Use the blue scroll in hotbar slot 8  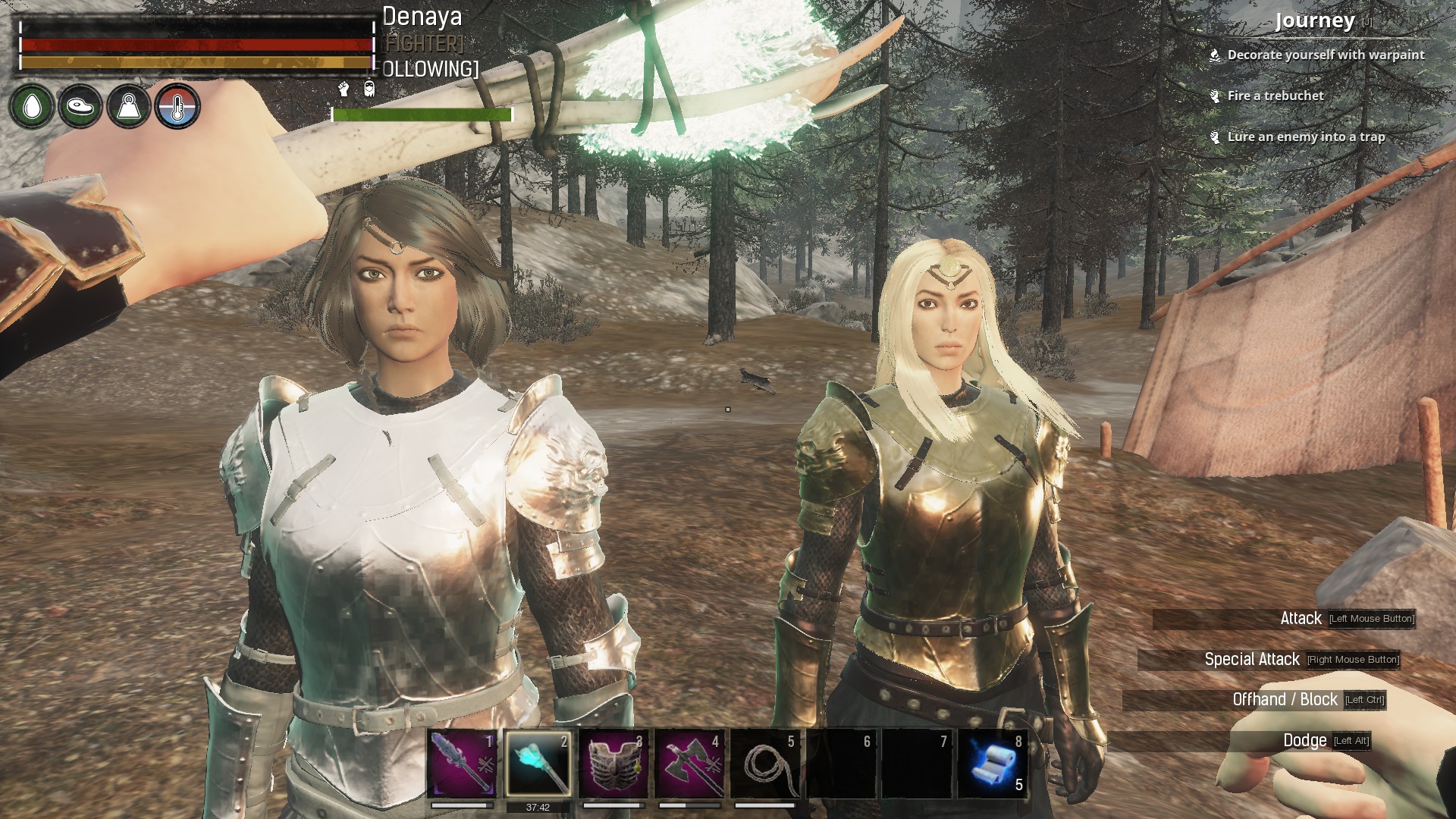[x=993, y=764]
